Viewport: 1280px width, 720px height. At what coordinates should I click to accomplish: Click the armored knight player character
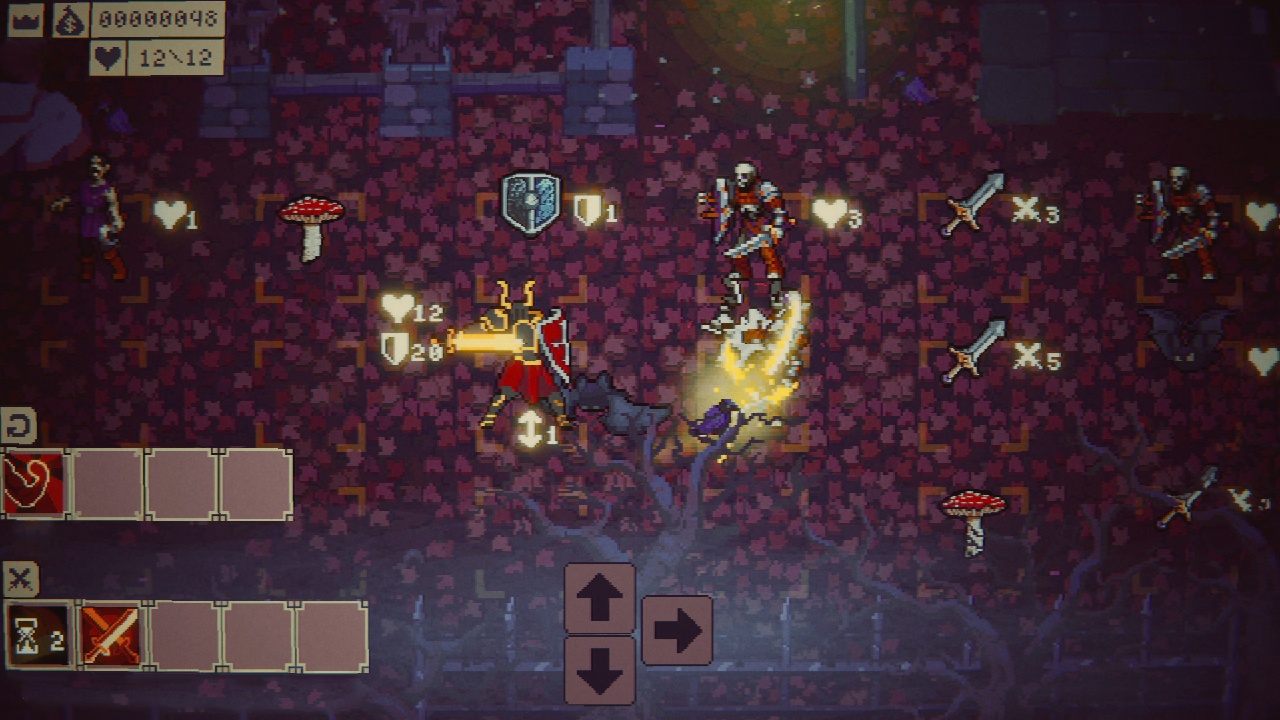coord(524,350)
